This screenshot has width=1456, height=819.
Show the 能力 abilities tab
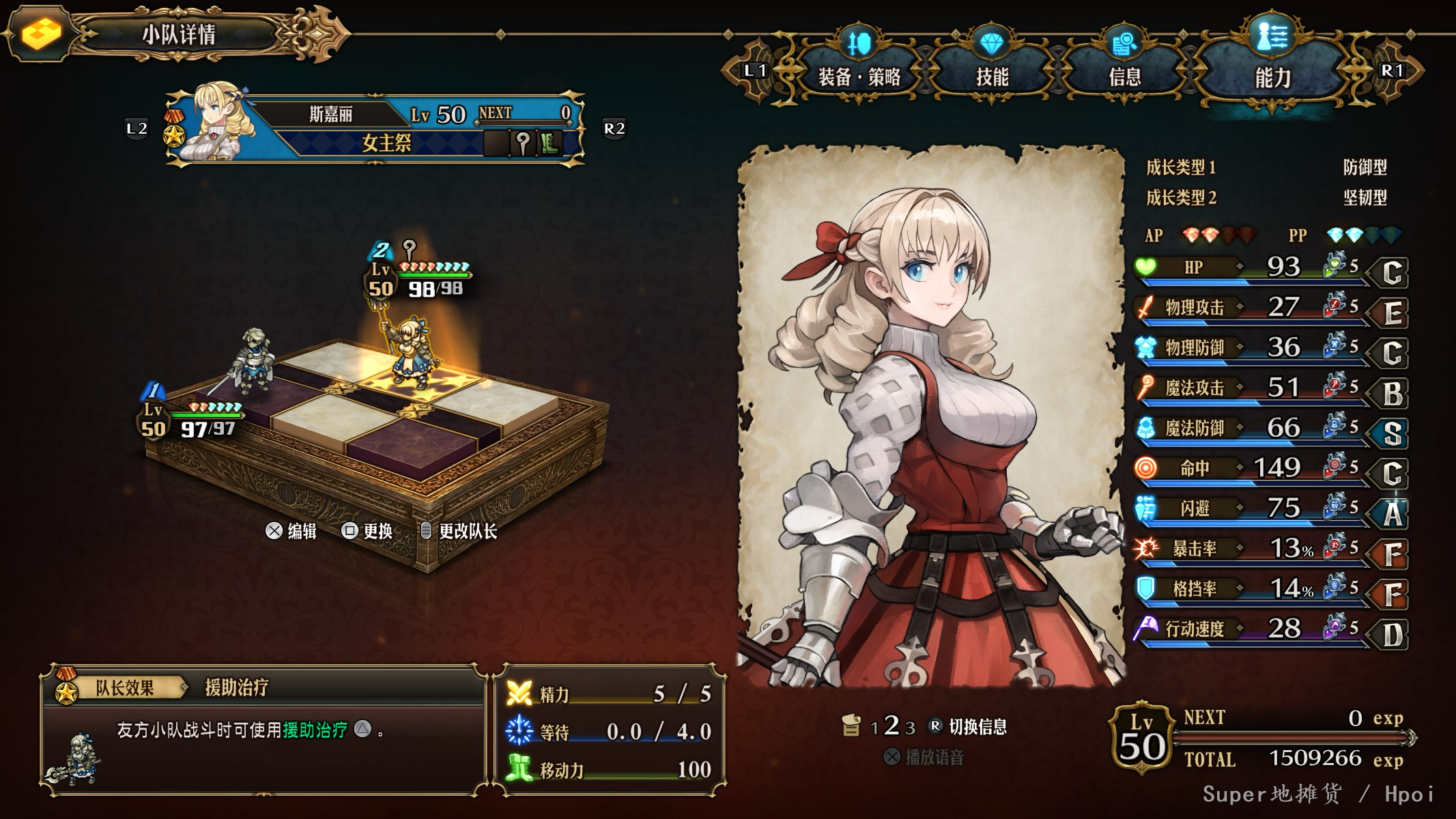(x=1272, y=76)
